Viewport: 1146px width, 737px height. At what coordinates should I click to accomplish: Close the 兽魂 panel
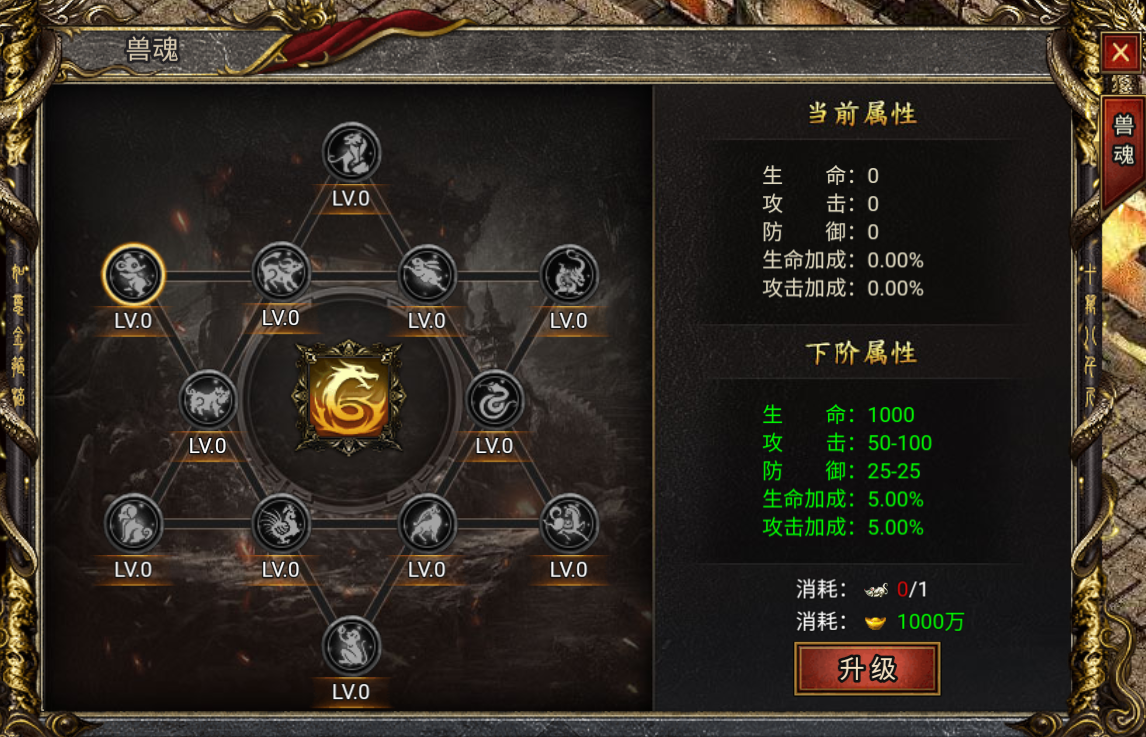coord(1121,54)
